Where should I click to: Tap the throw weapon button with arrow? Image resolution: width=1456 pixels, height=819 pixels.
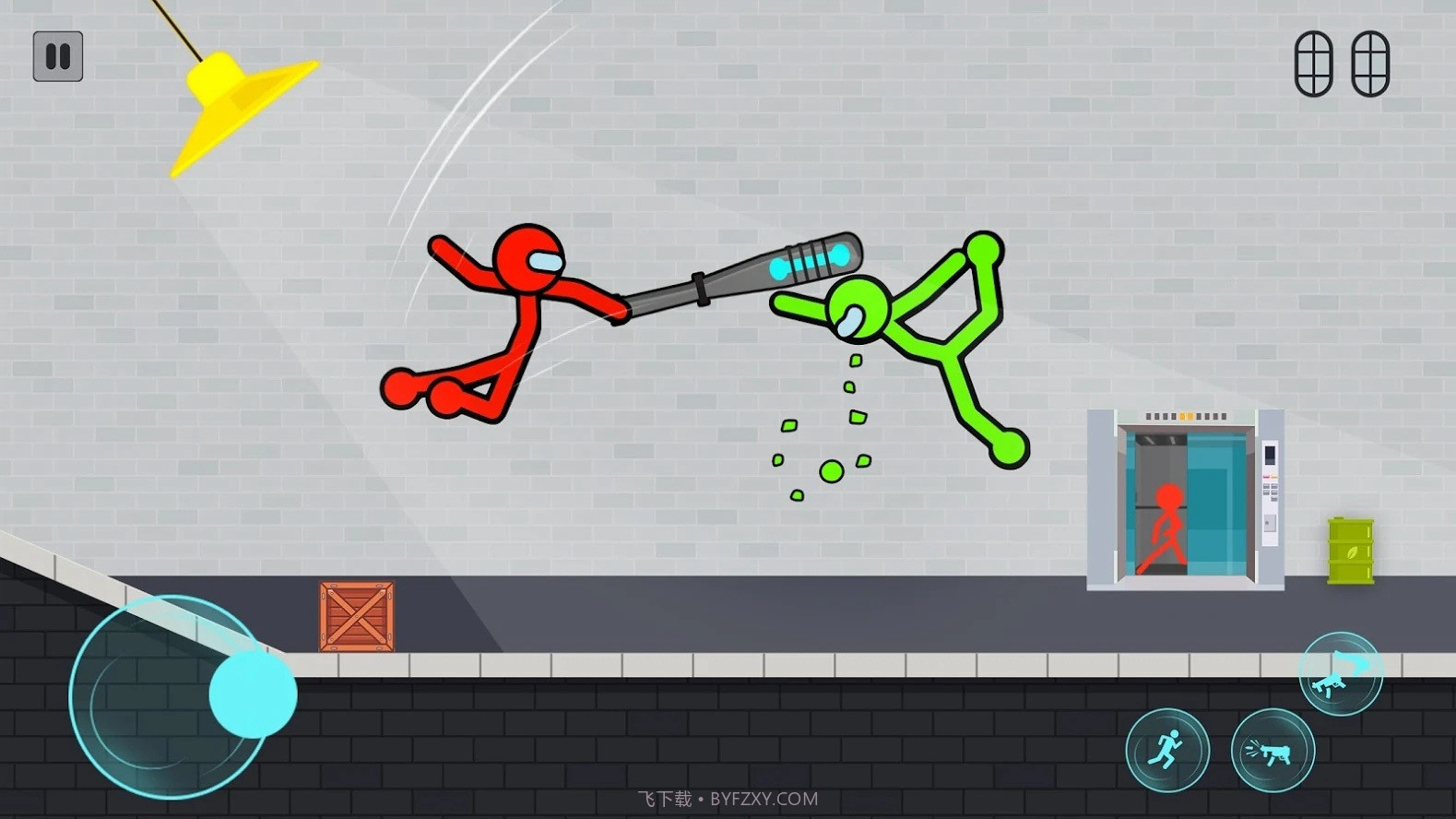pyautogui.click(x=1340, y=674)
